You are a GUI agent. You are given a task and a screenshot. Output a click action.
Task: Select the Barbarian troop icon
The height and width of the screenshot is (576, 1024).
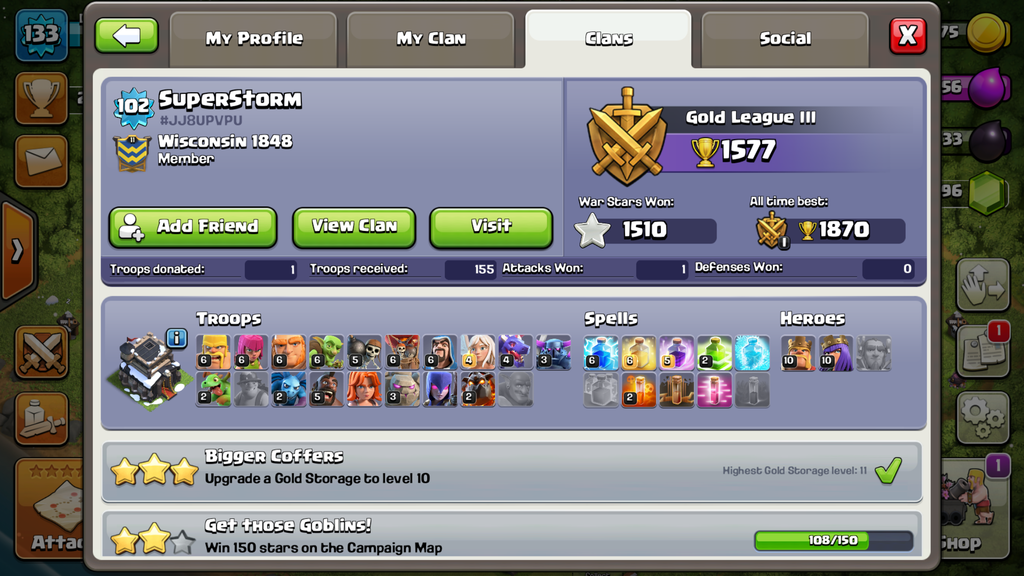[x=213, y=353]
